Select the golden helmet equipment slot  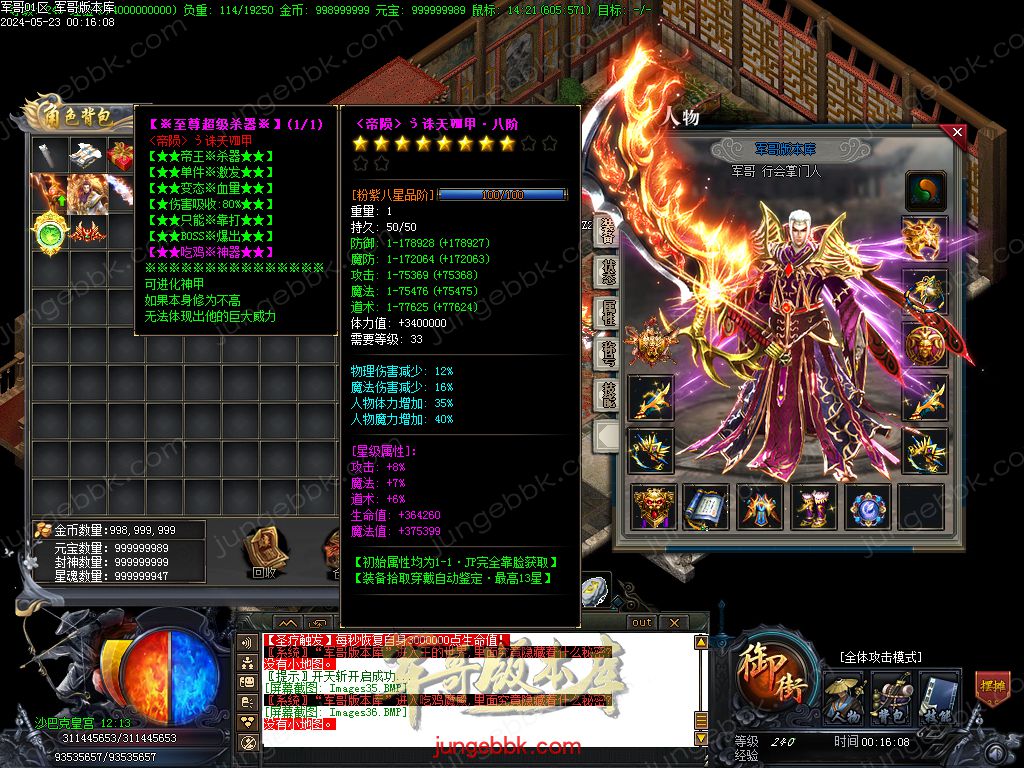(x=925, y=237)
